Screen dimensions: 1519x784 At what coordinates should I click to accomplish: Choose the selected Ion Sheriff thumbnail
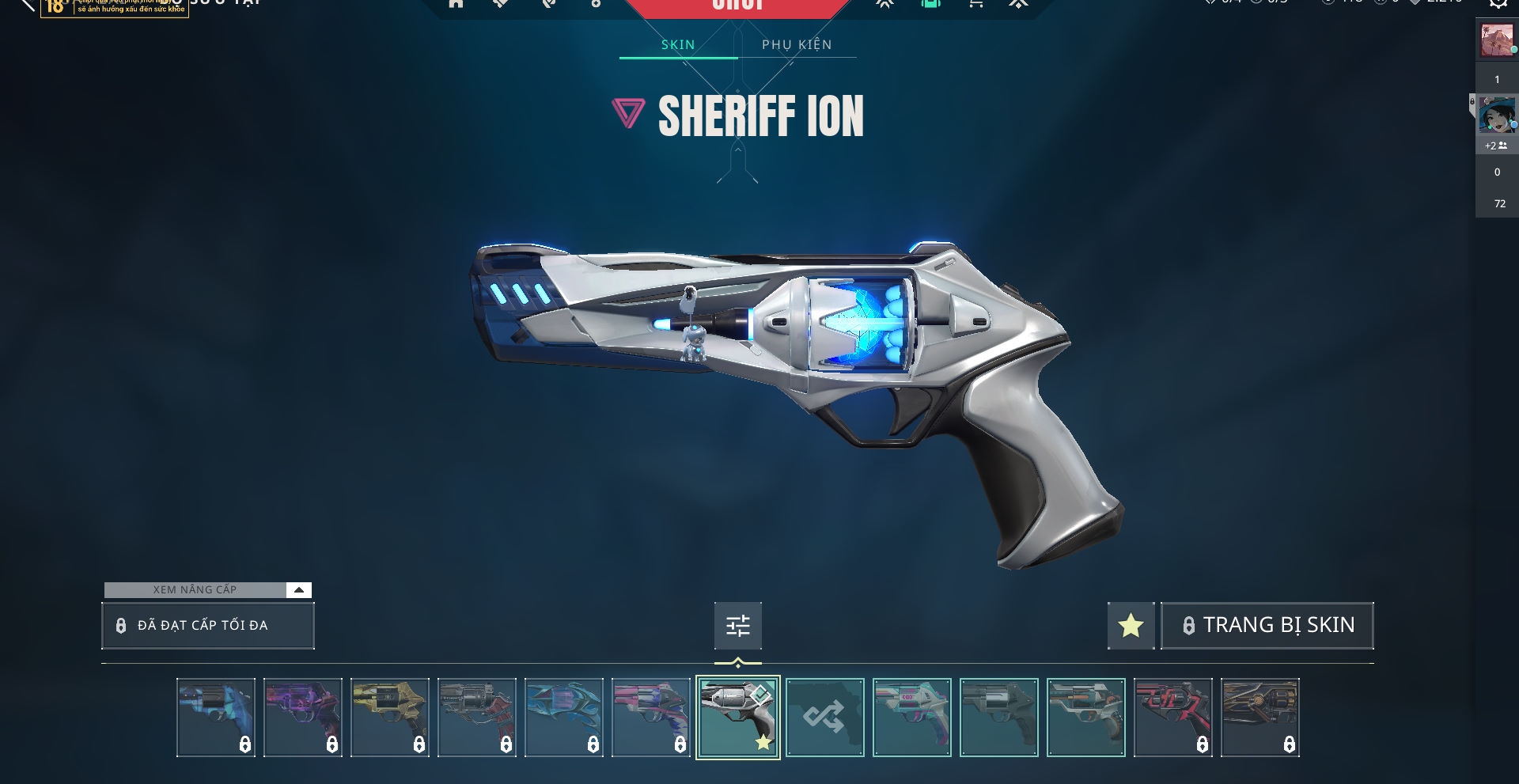(737, 718)
